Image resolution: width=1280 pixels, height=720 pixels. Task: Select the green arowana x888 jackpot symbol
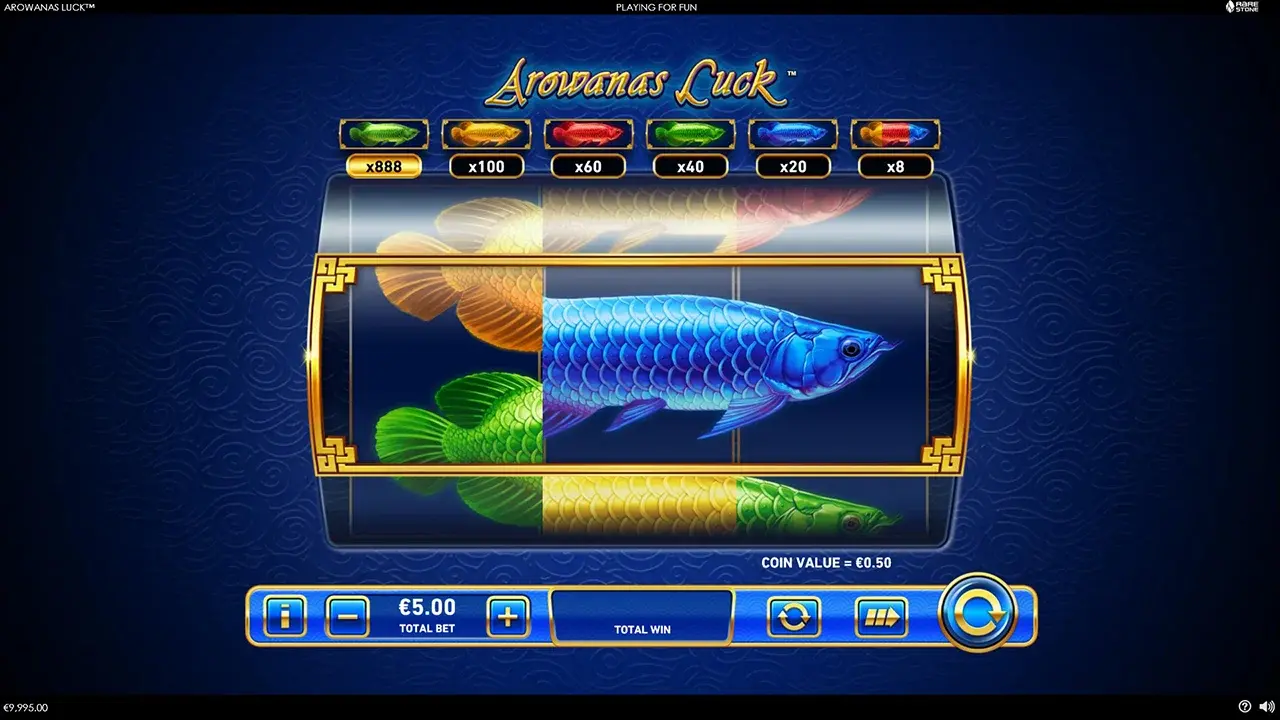[x=384, y=132]
